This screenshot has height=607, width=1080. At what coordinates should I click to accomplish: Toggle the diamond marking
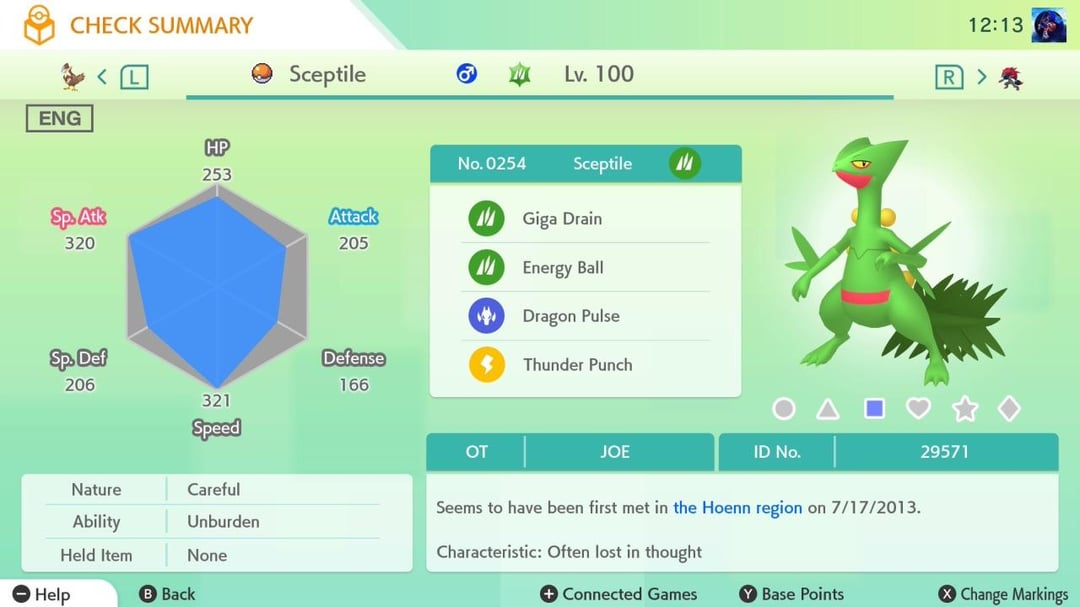click(1009, 409)
